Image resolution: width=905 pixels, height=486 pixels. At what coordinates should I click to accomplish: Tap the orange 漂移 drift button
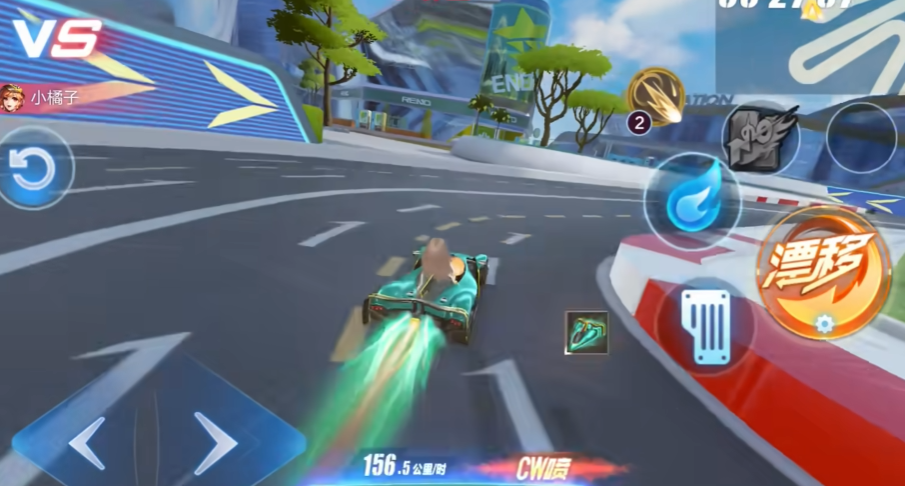824,272
